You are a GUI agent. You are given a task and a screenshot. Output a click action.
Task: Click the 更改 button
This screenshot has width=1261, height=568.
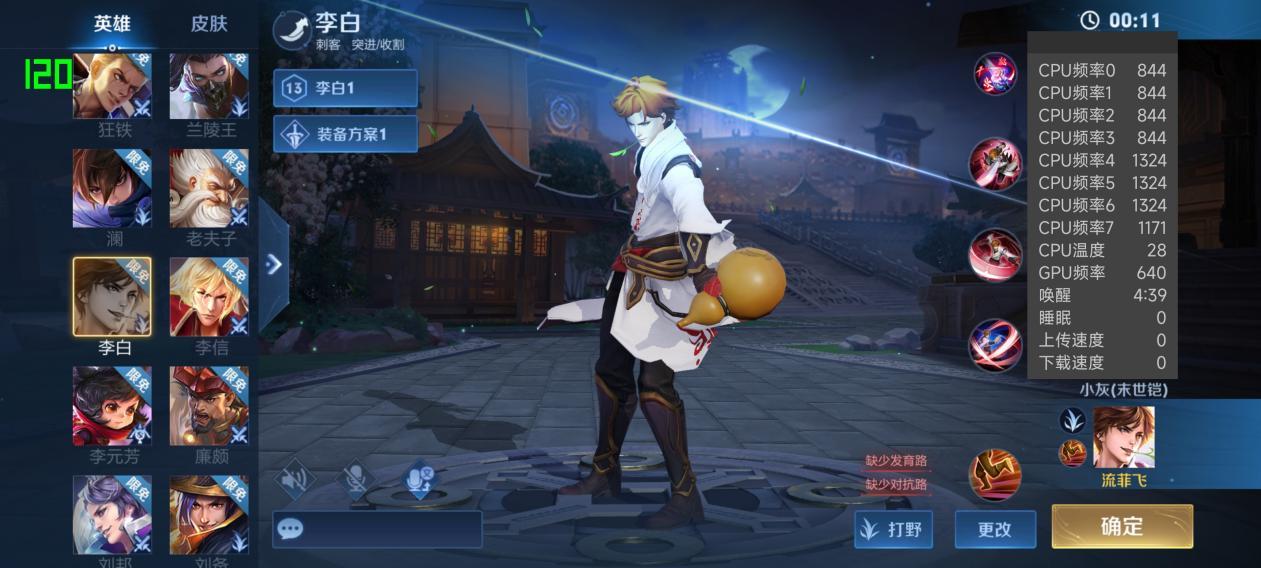[x=994, y=529]
